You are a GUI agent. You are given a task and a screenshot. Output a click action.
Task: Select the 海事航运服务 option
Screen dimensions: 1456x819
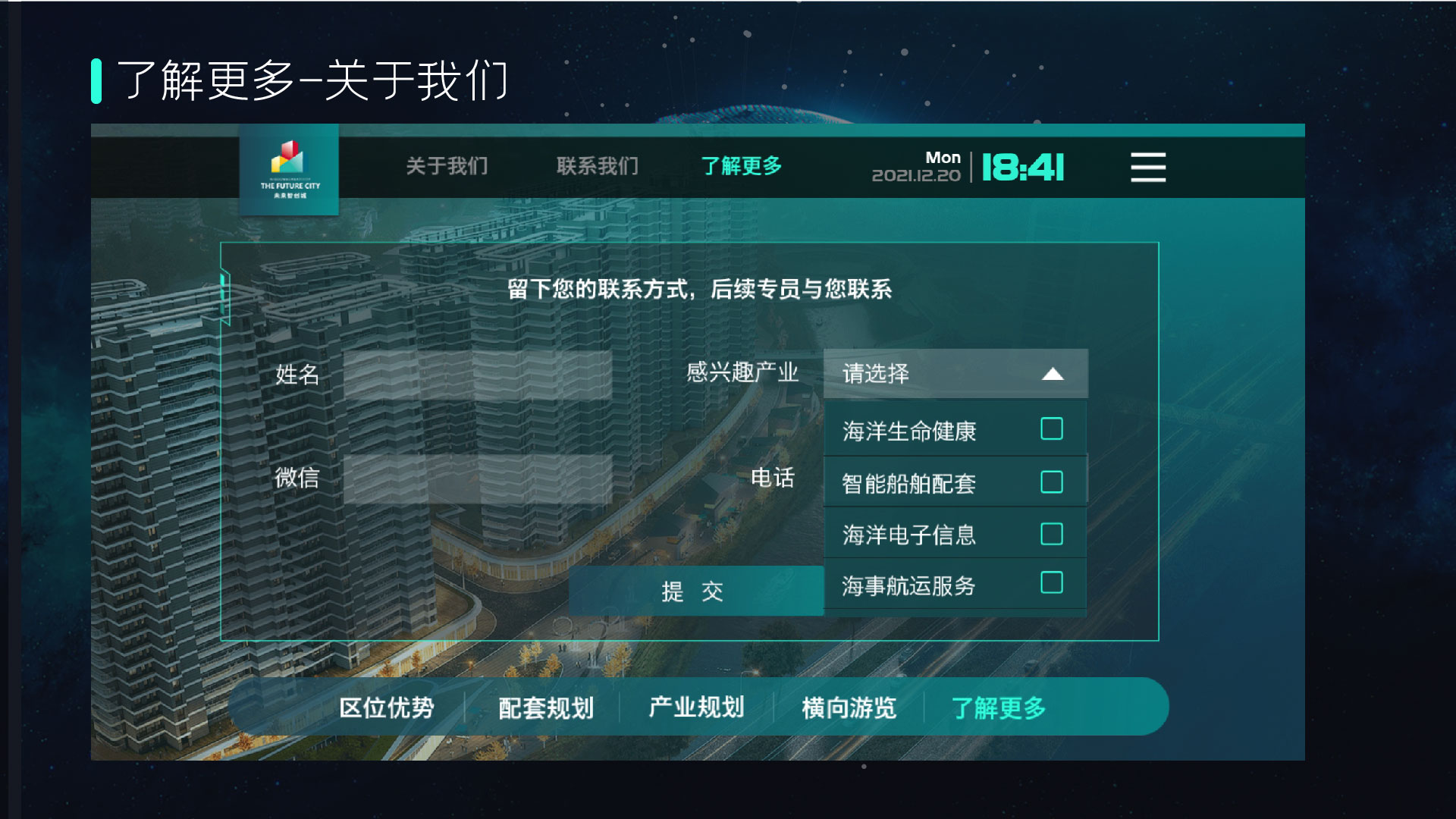click(1050, 585)
